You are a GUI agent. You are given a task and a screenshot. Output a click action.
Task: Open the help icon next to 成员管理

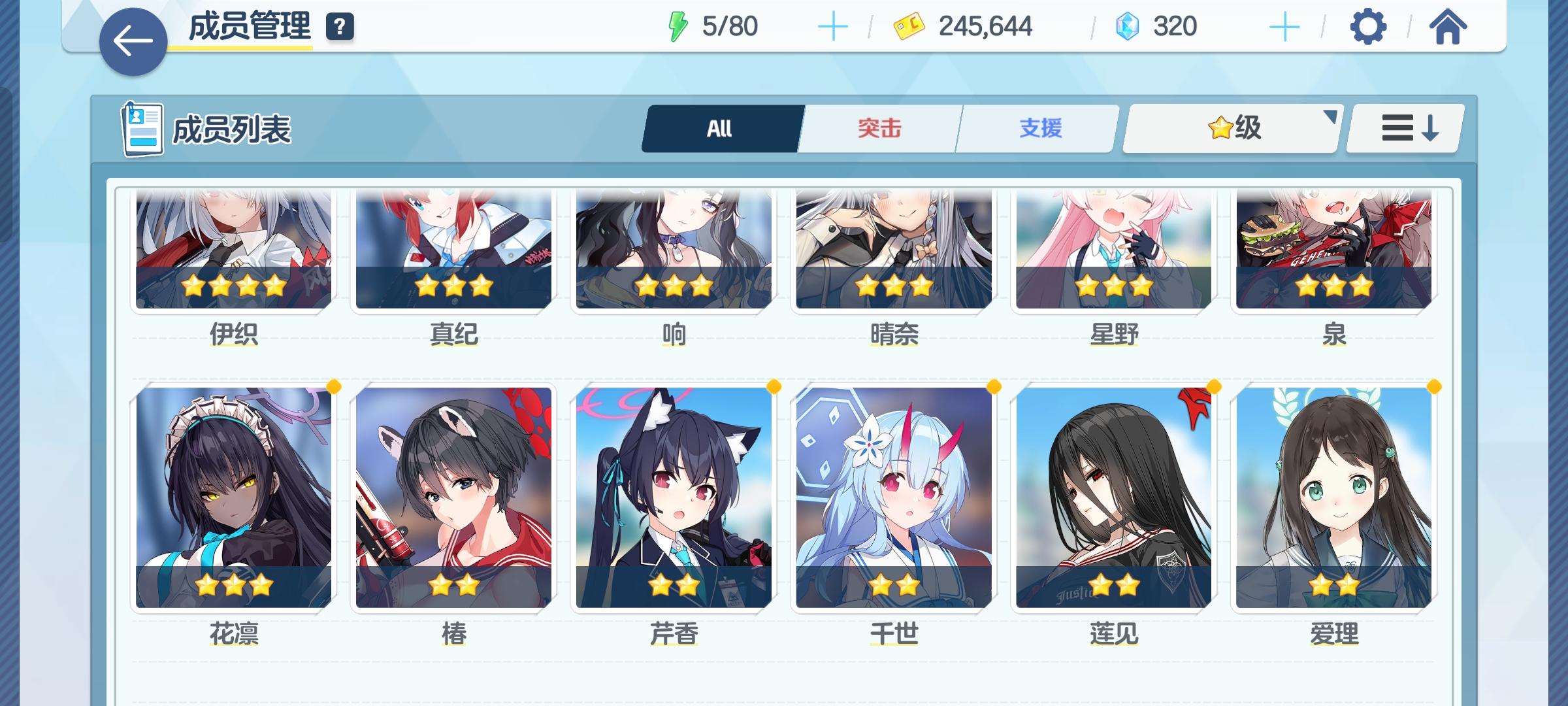339,27
